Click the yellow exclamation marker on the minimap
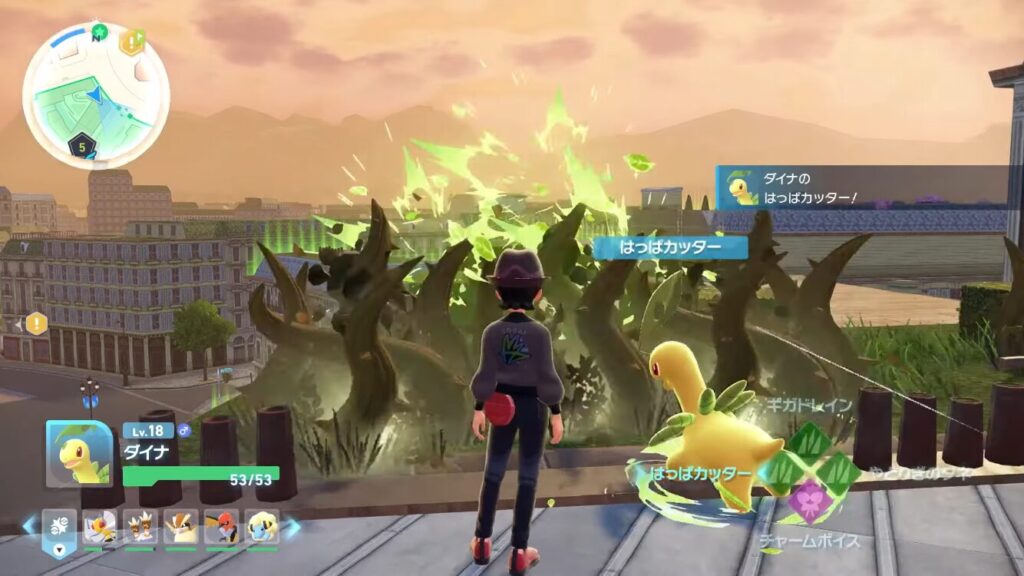The width and height of the screenshot is (1024, 576). coord(132,42)
